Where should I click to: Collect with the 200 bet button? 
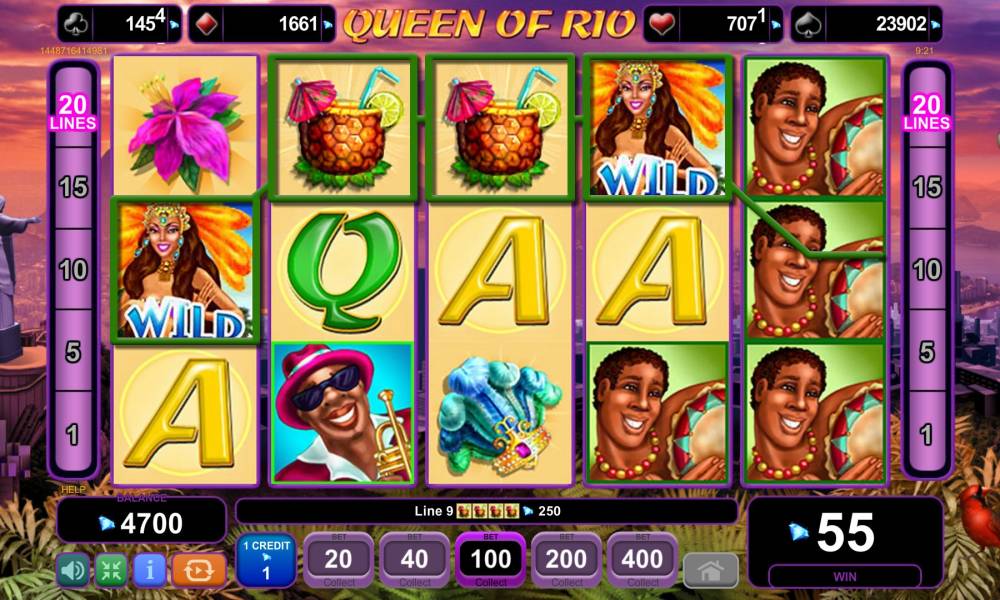(x=567, y=560)
